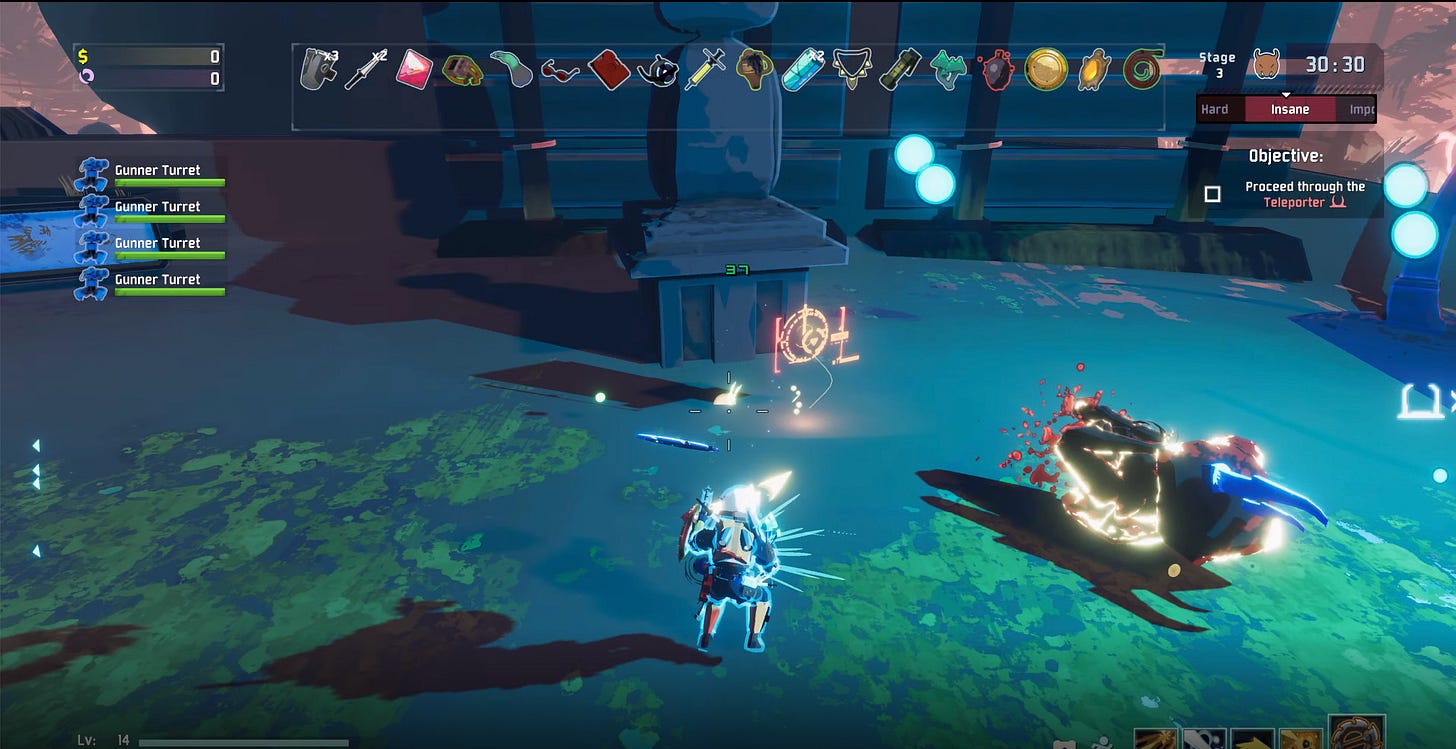This screenshot has width=1456, height=749.
Task: Click the horned monster icon beside the timer
Action: 1266,65
